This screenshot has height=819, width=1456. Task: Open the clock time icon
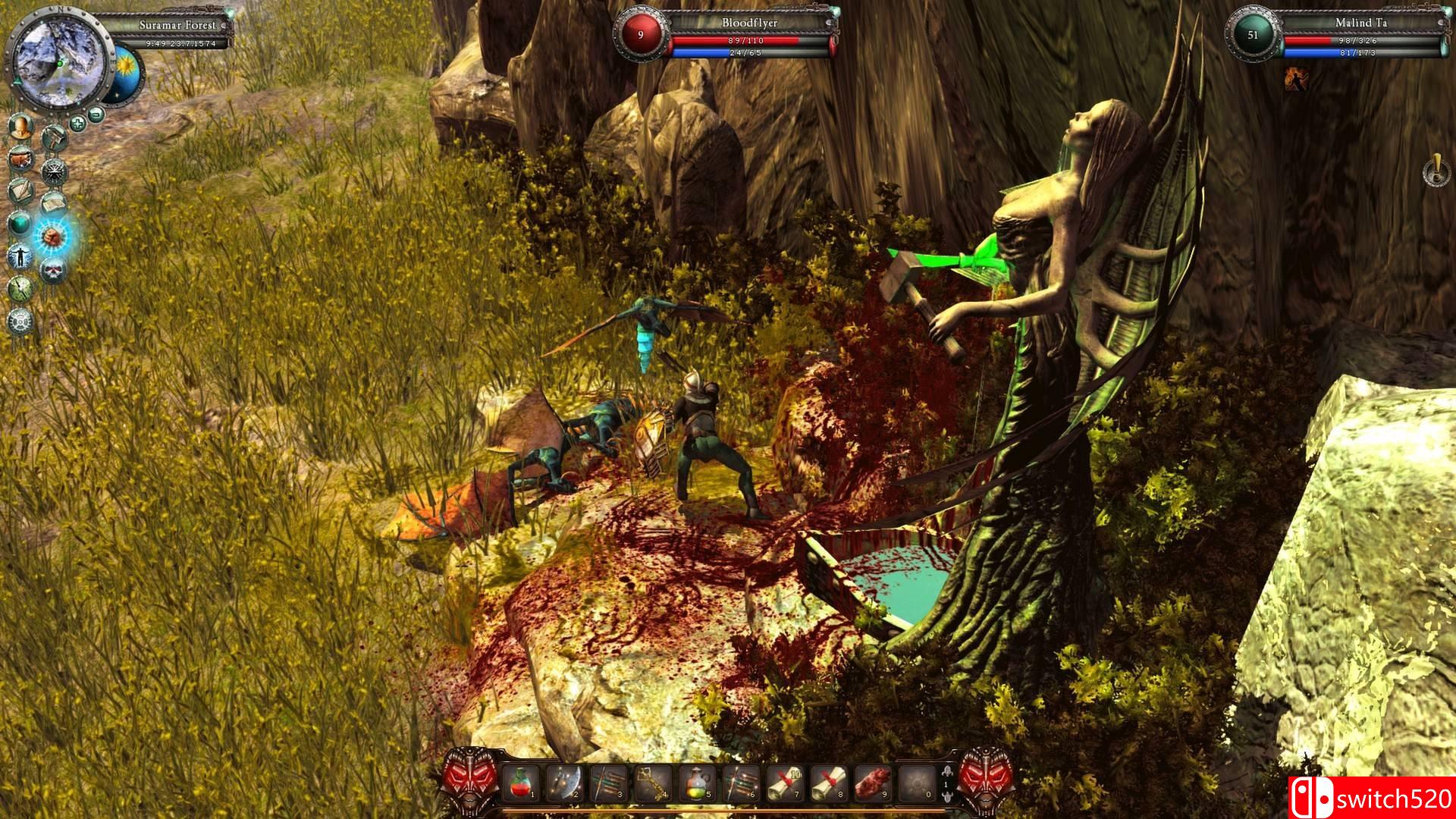pos(20,289)
